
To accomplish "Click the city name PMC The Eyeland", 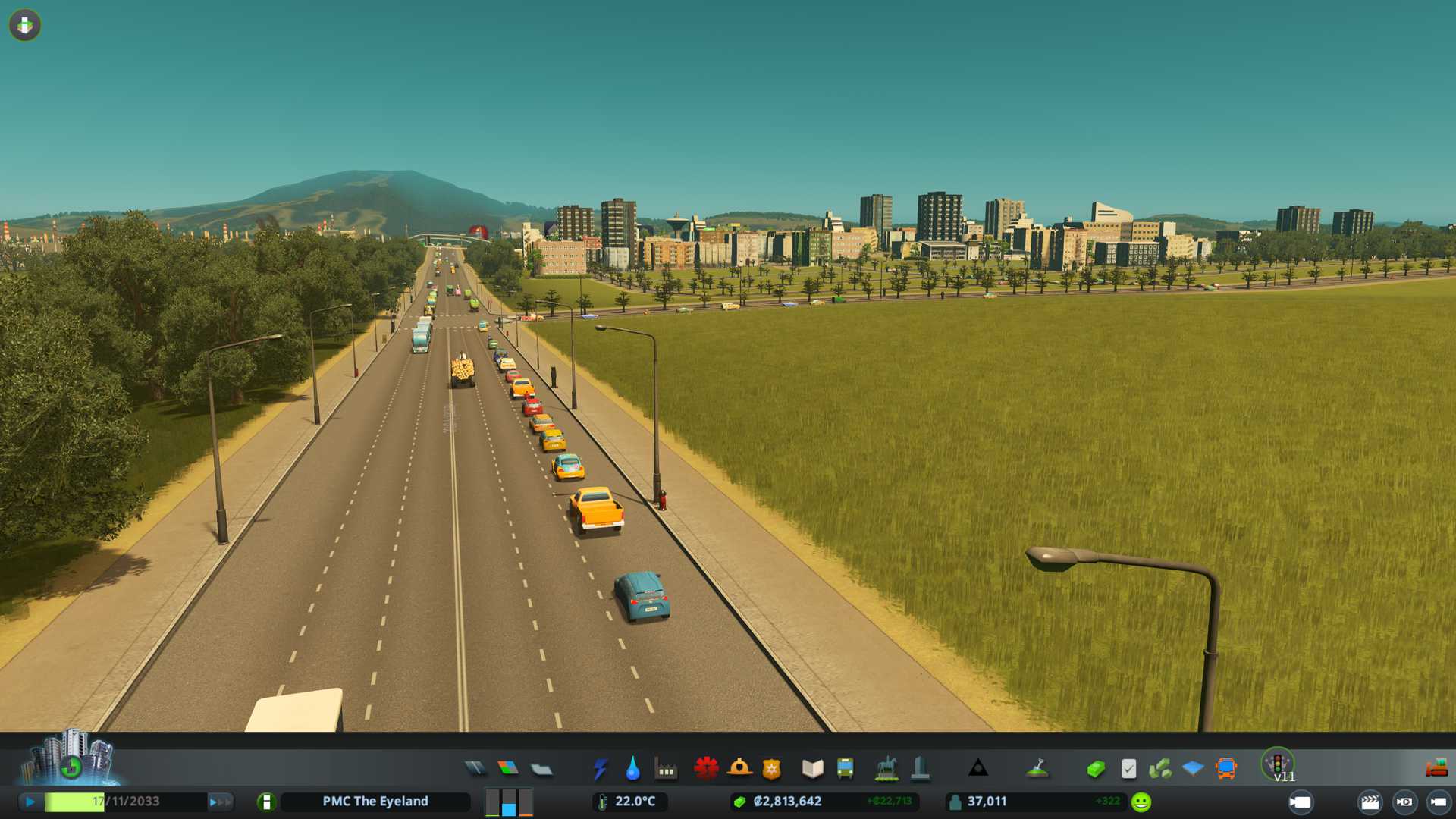I will click(375, 802).
